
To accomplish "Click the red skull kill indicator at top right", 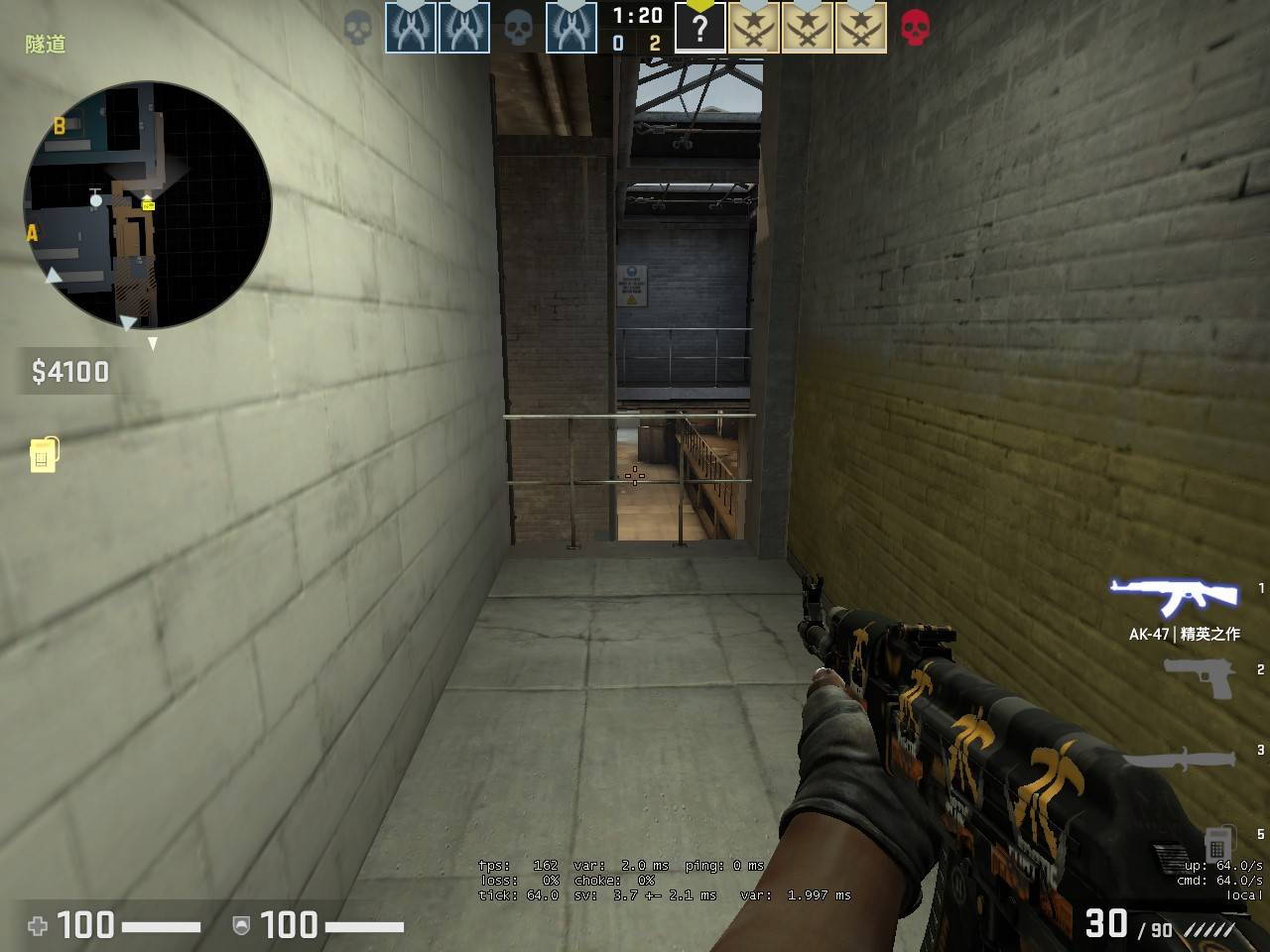I will pos(913,29).
